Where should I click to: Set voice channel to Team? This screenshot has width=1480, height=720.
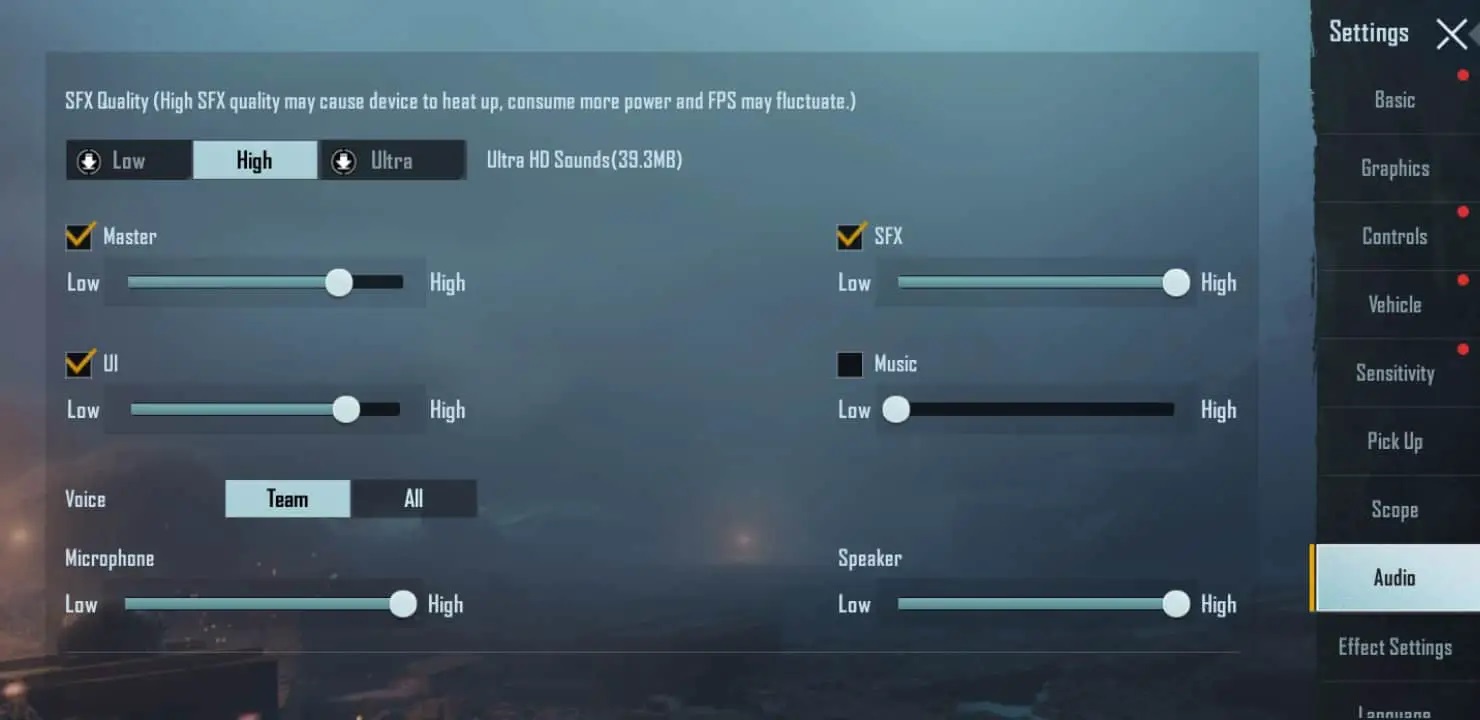tap(287, 499)
